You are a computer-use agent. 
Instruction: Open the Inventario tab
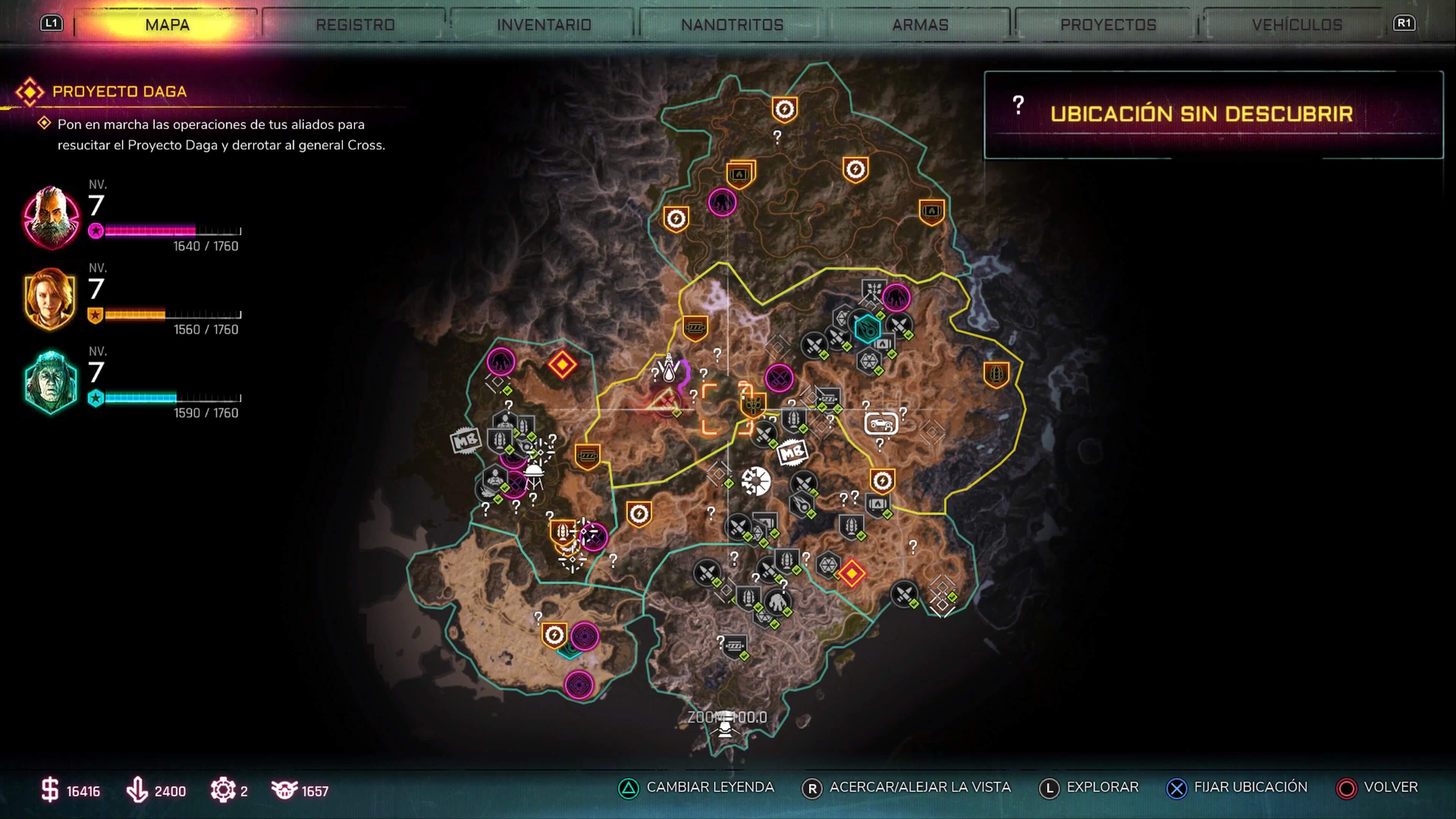click(544, 25)
